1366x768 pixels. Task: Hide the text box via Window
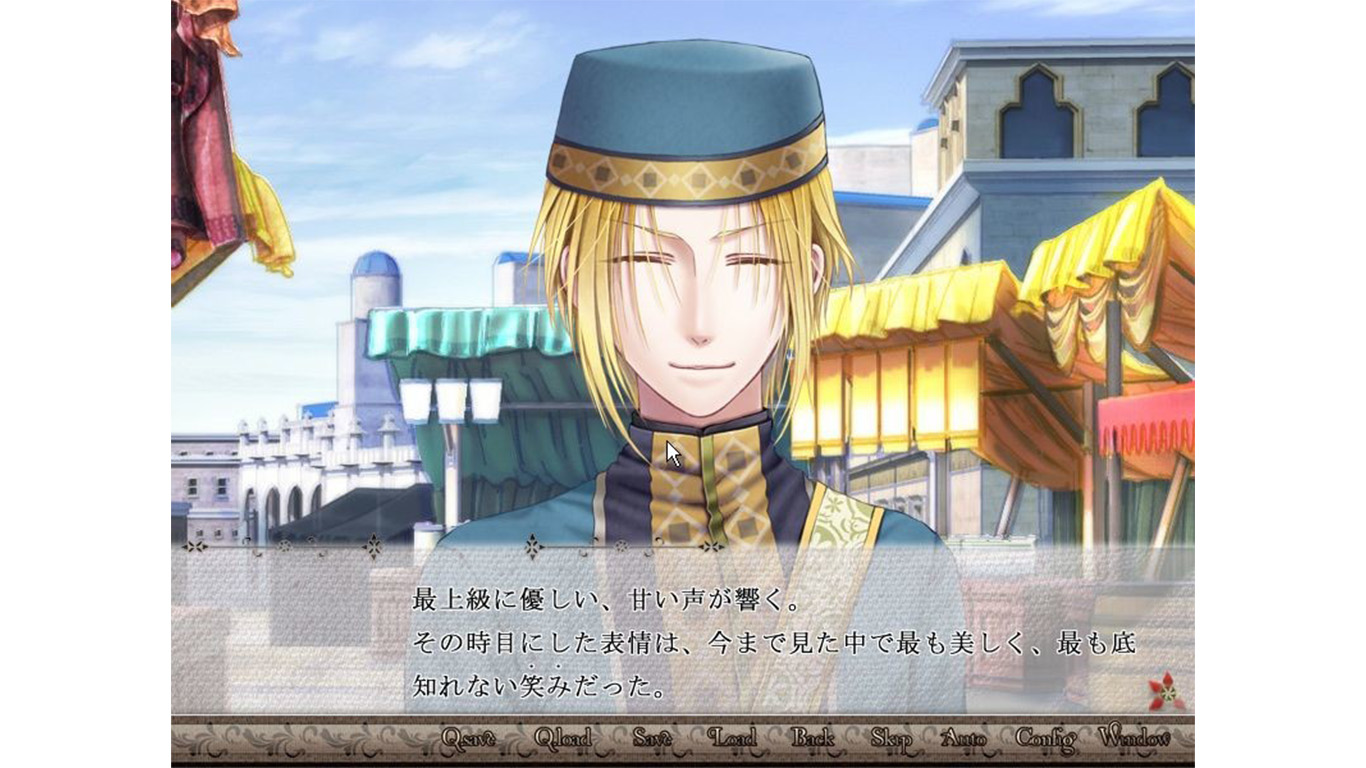pos(1133,739)
